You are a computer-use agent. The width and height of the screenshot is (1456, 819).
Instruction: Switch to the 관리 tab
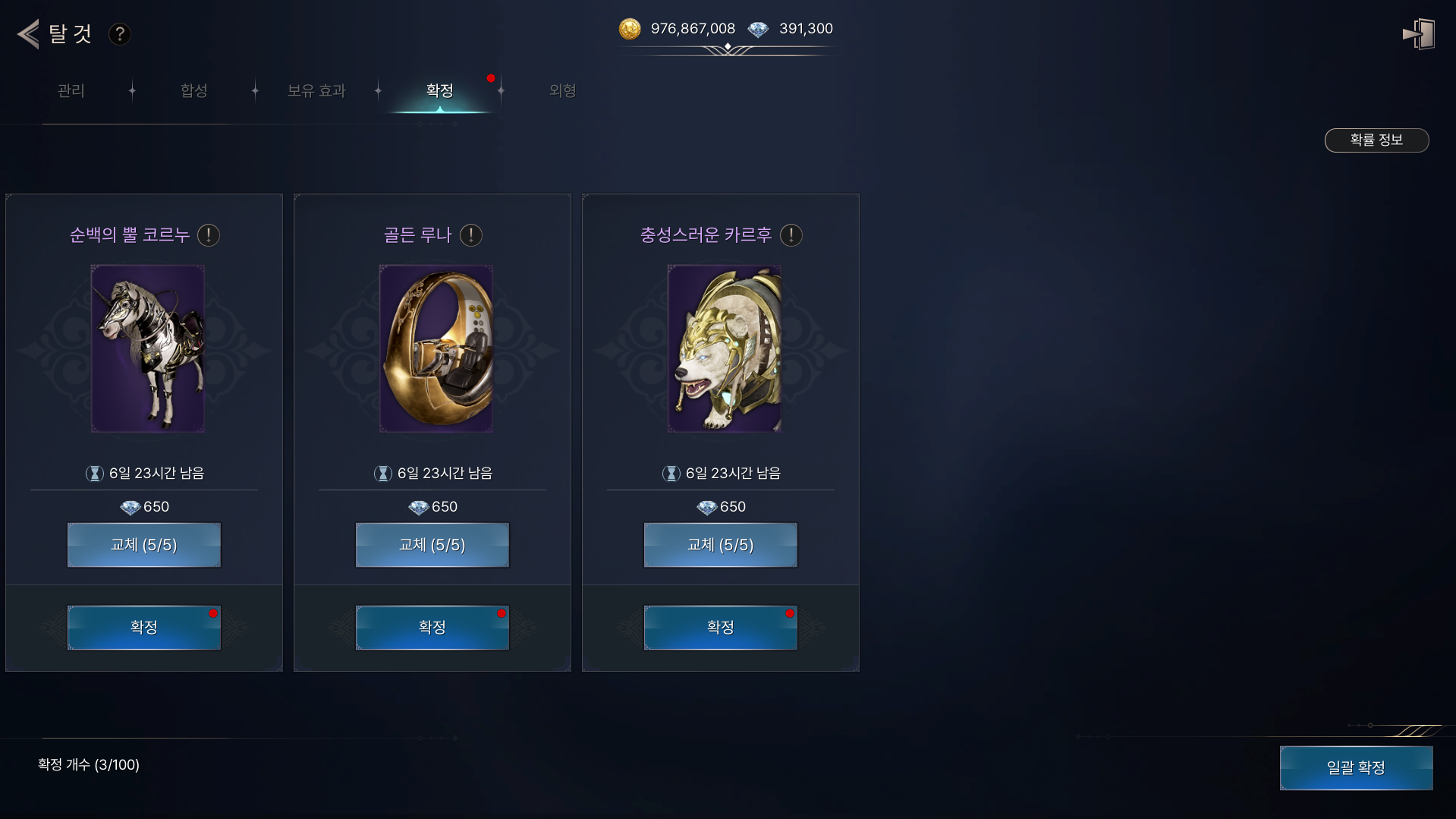click(x=71, y=91)
